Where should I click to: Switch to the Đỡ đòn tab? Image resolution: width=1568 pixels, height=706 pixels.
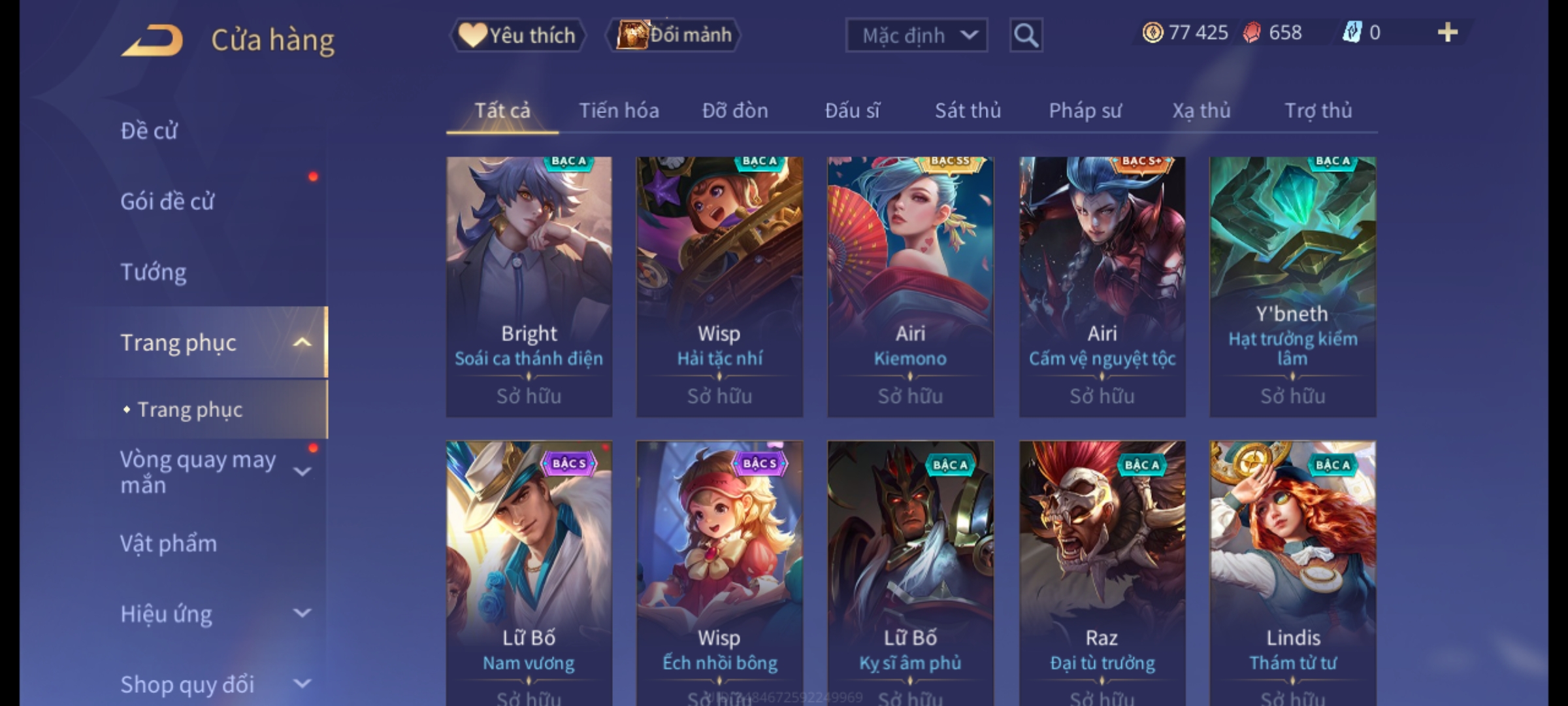735,110
